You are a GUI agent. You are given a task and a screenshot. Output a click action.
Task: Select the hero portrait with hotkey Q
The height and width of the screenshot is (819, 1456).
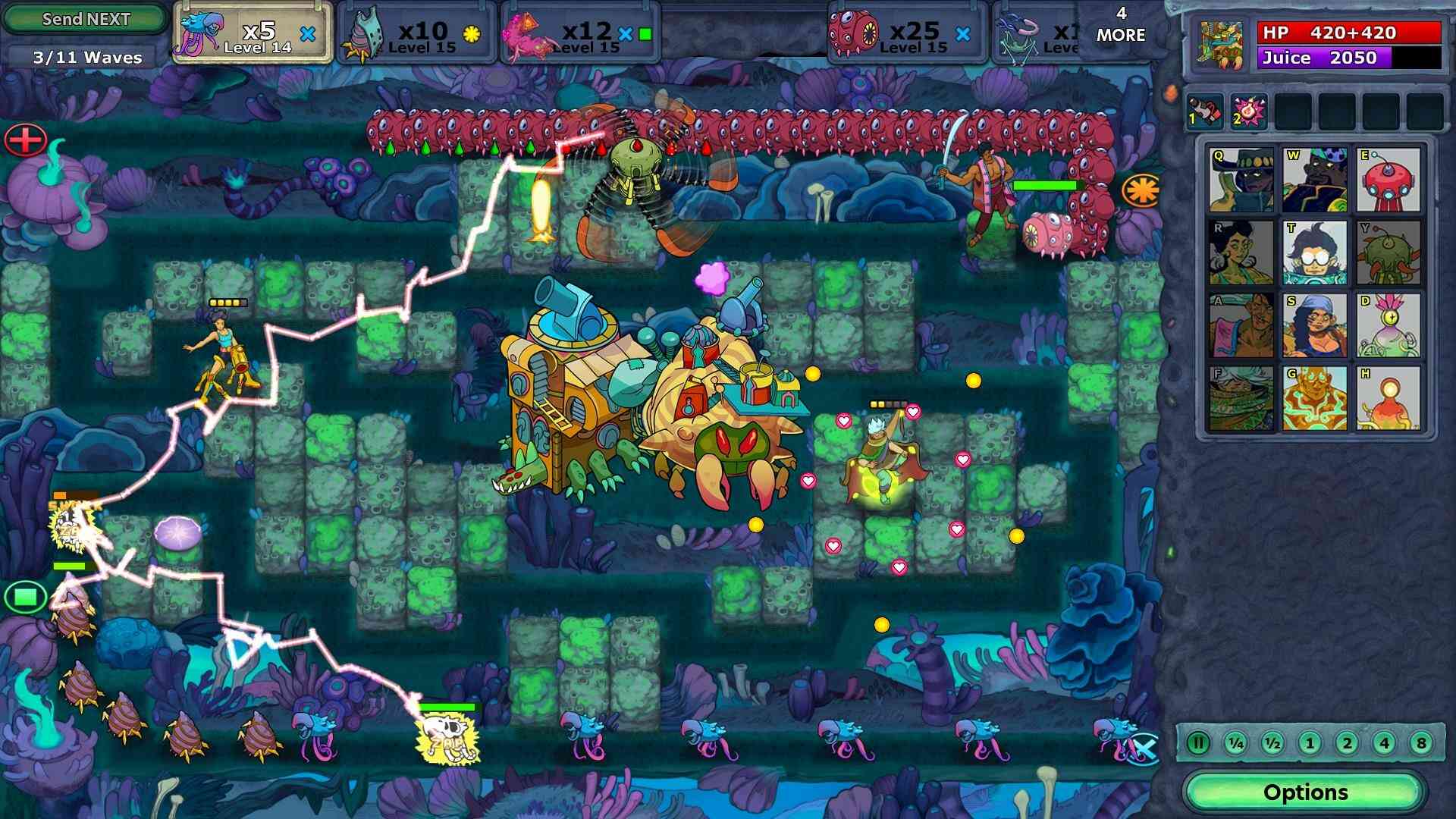pos(1240,178)
